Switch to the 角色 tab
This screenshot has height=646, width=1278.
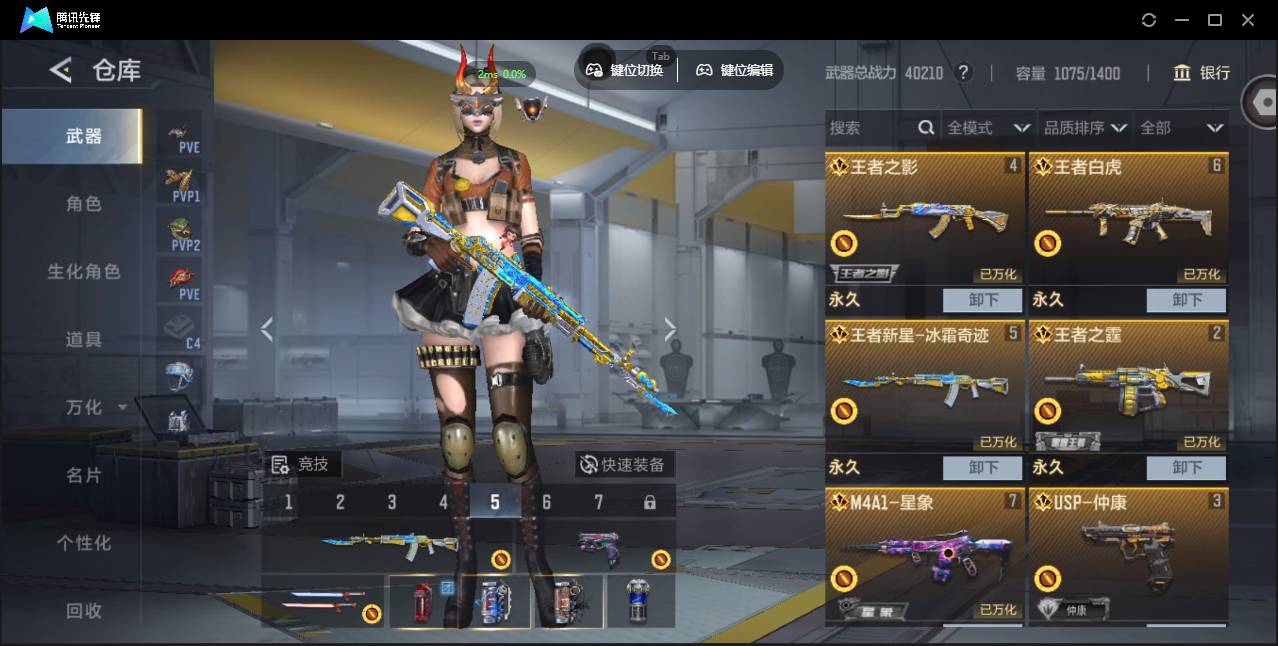coord(84,204)
